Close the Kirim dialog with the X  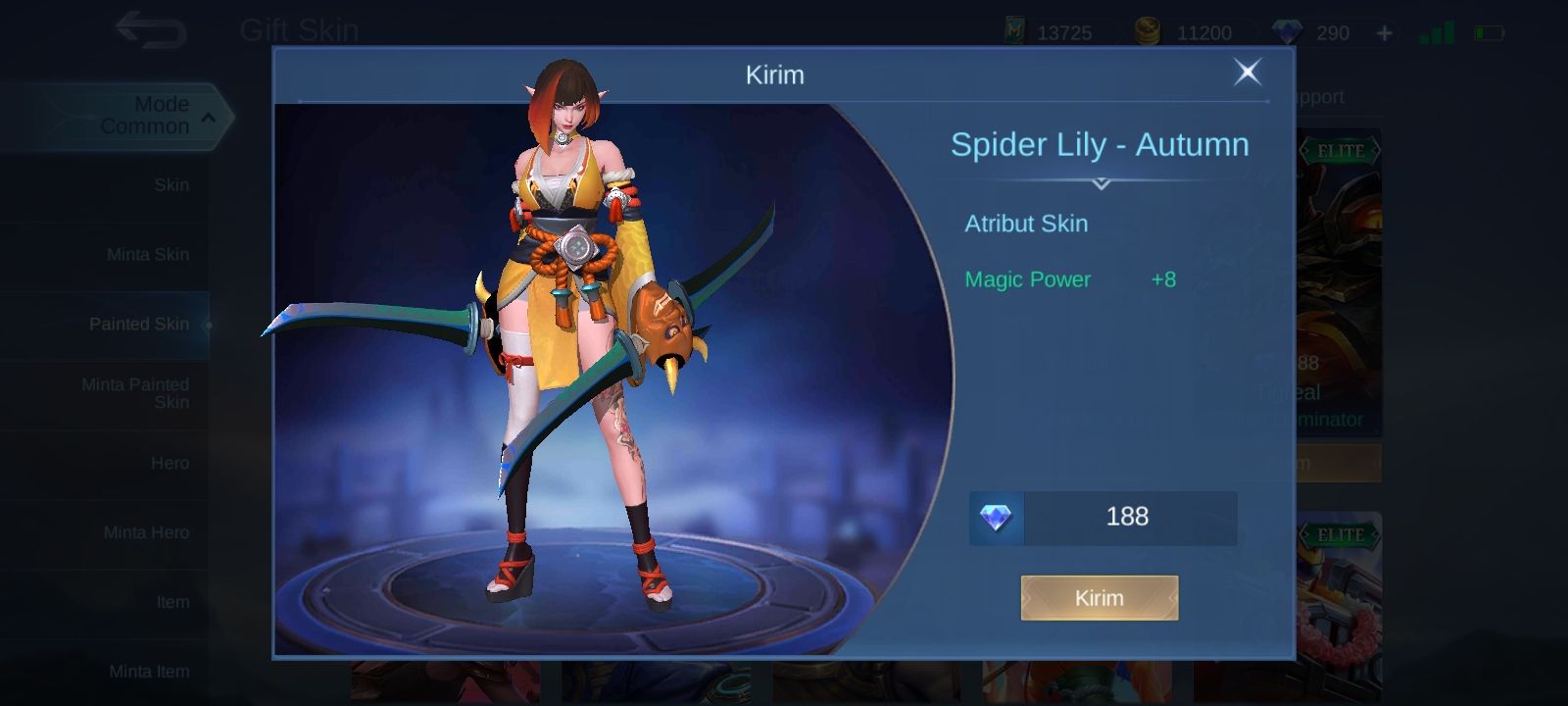click(1248, 72)
